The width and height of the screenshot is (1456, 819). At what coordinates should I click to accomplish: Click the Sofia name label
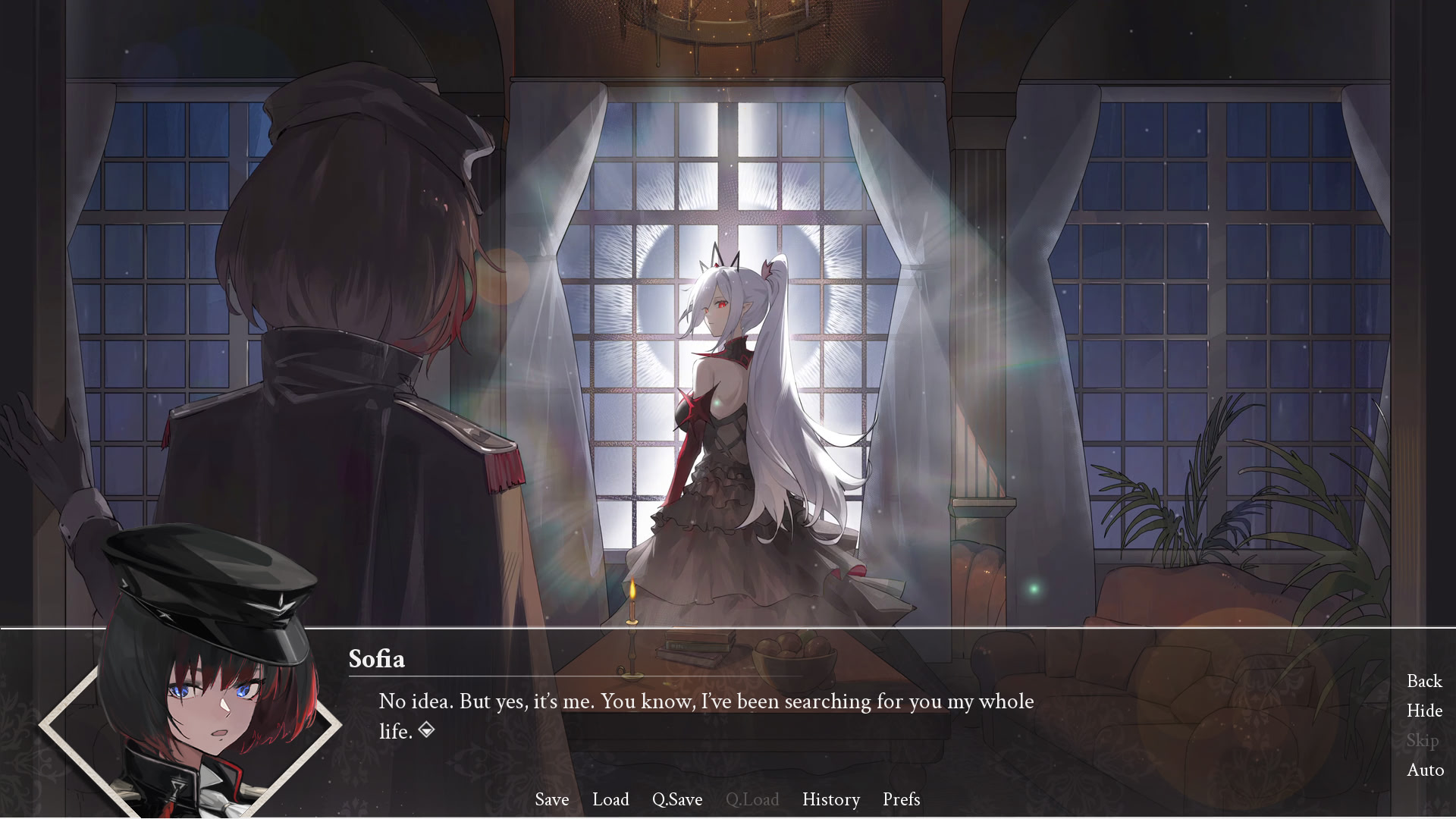pyautogui.click(x=378, y=659)
